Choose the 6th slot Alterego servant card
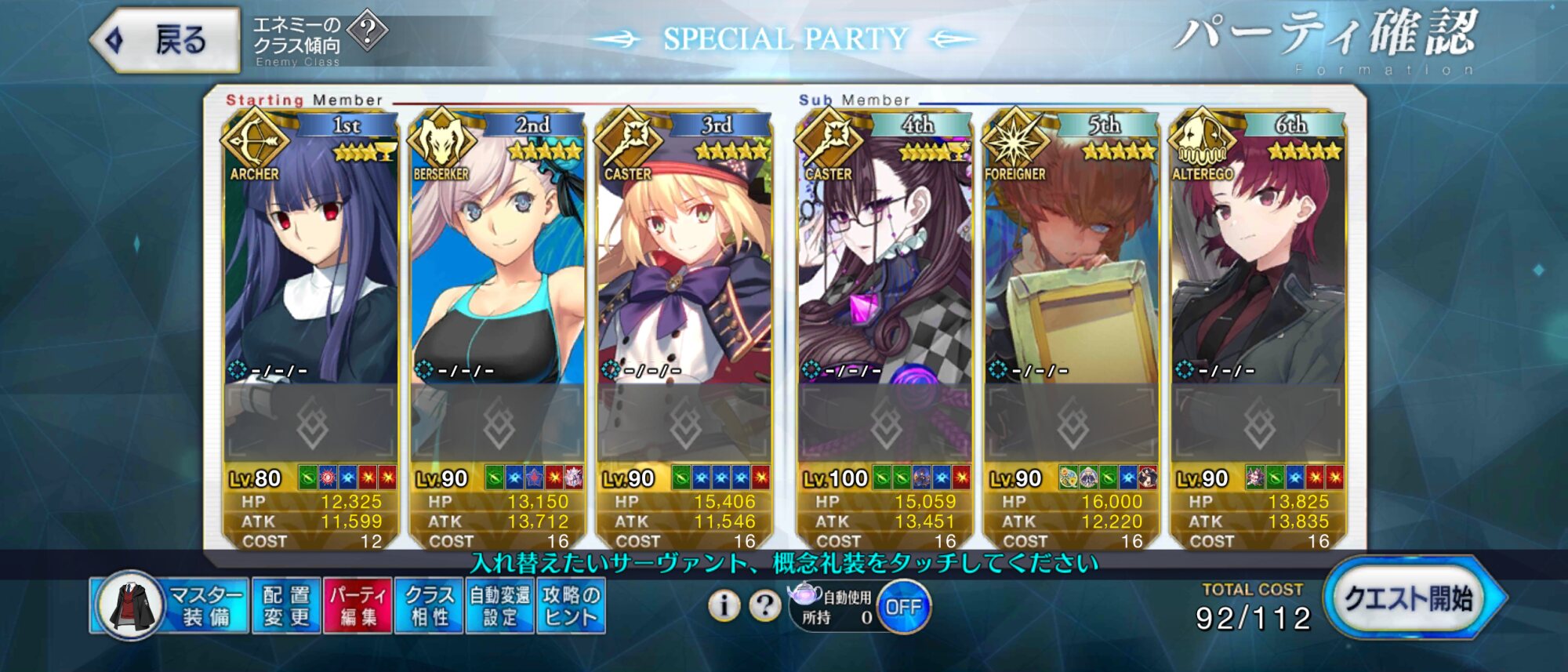Screen dimensions: 1568x672 click(x=1258, y=259)
